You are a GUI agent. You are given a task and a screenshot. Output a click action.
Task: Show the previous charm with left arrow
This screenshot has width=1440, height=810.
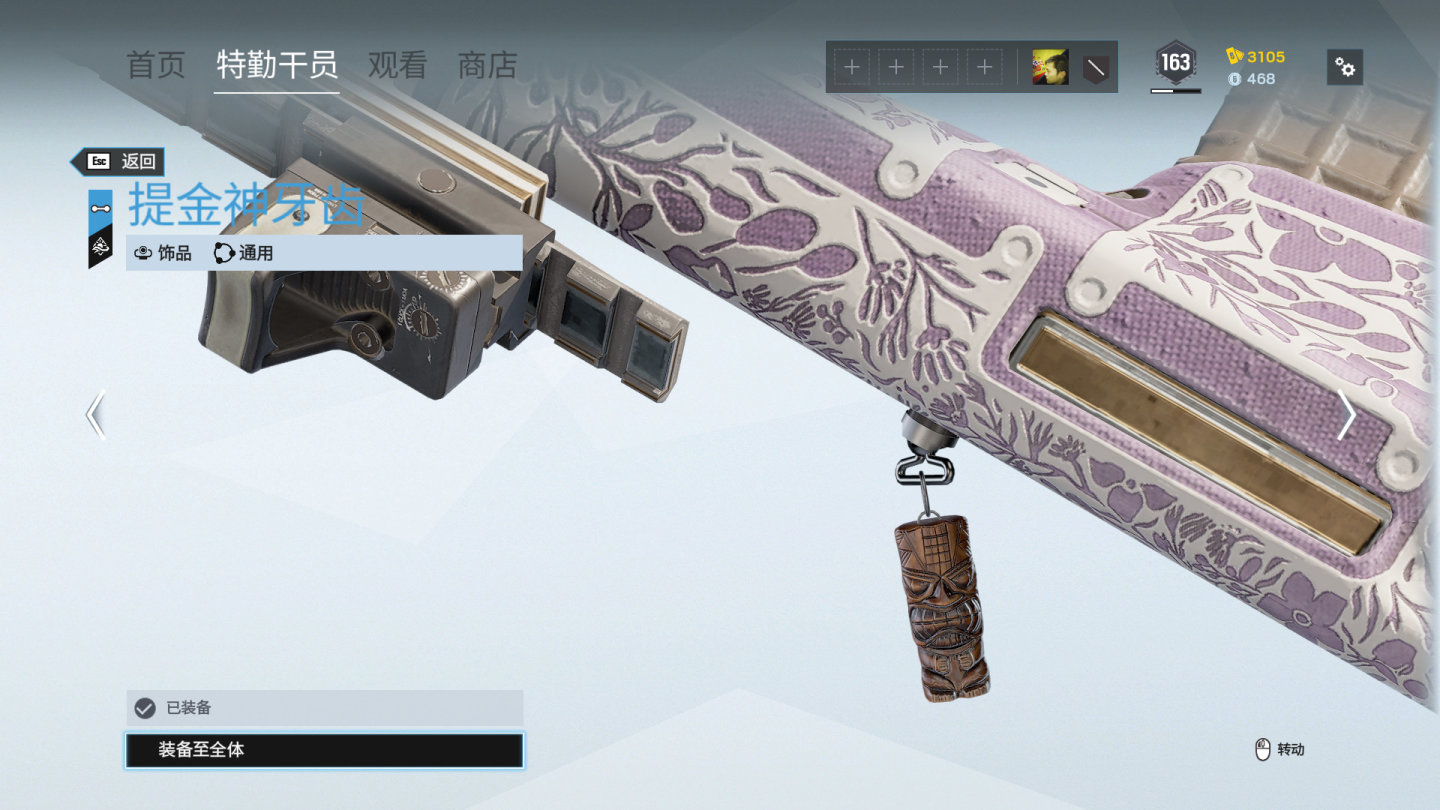tap(96, 415)
